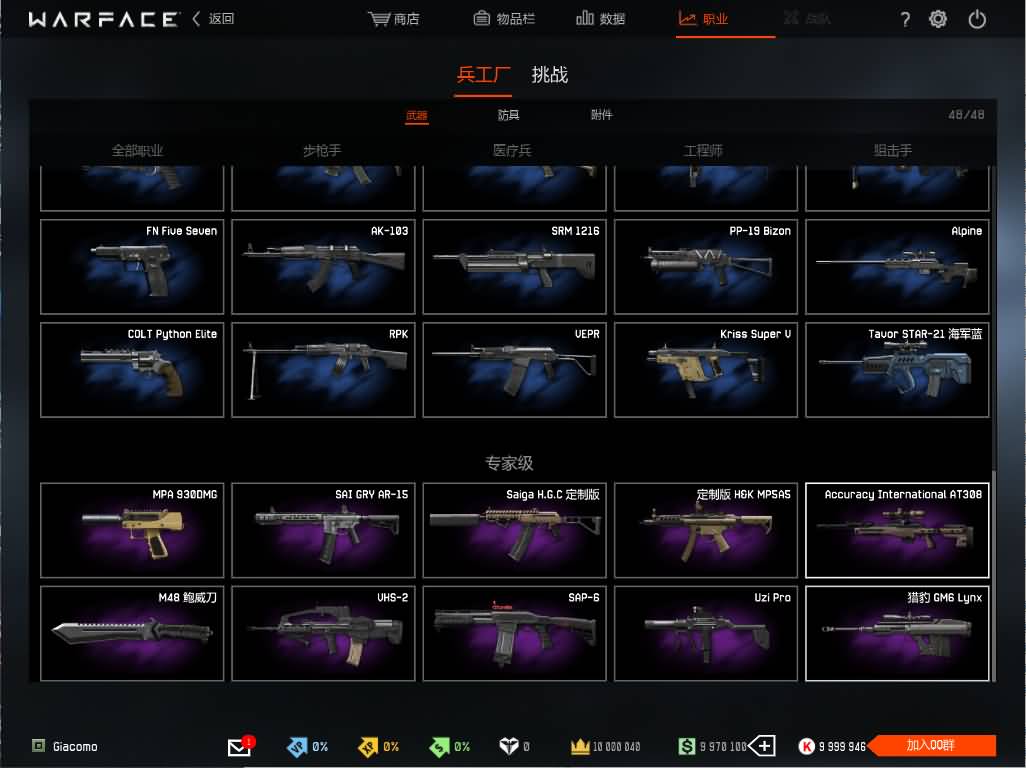Switch to the 挑战 tab
This screenshot has height=768, width=1026.
coord(549,75)
